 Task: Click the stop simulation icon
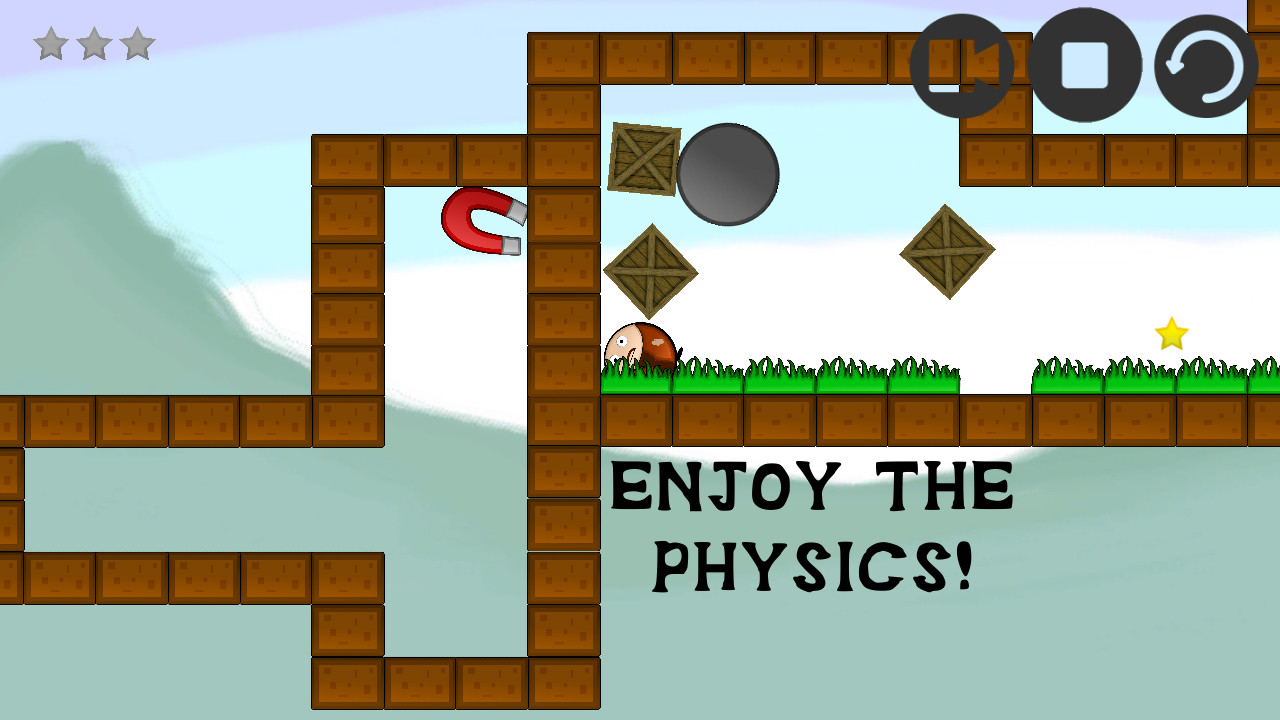click(1083, 65)
